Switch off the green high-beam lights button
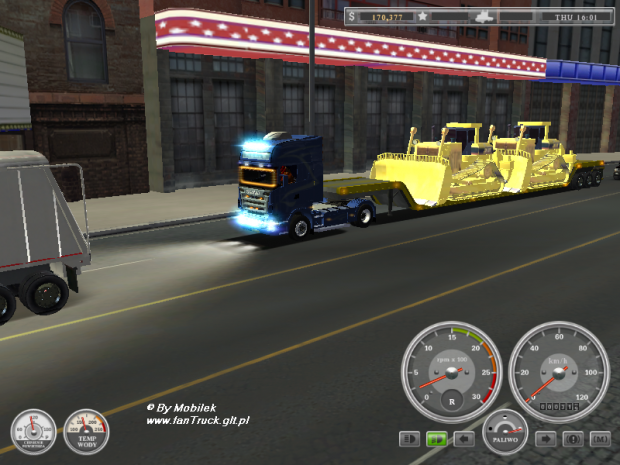This screenshot has width=620, height=465. point(436,438)
